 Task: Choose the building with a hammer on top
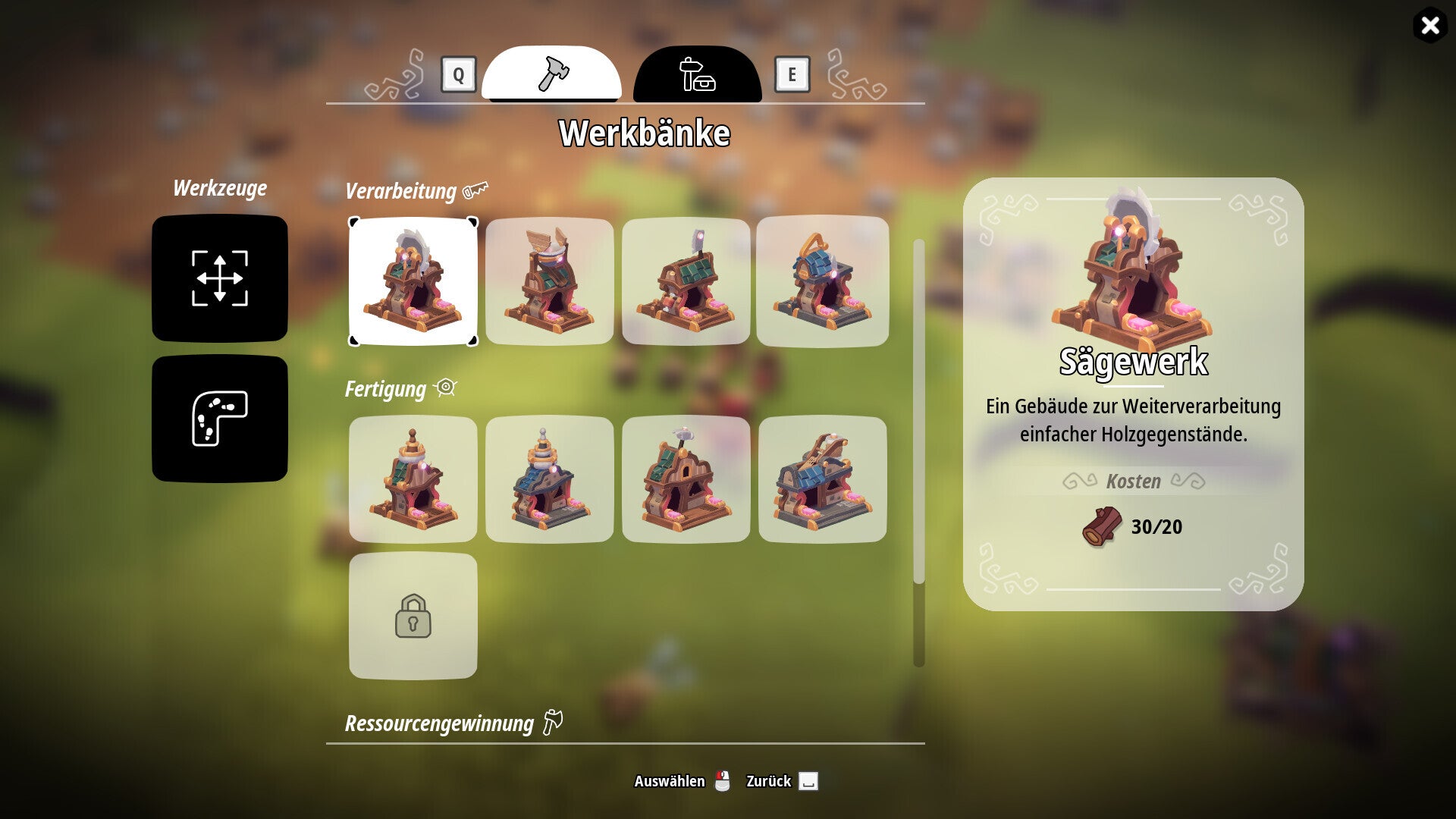click(686, 479)
